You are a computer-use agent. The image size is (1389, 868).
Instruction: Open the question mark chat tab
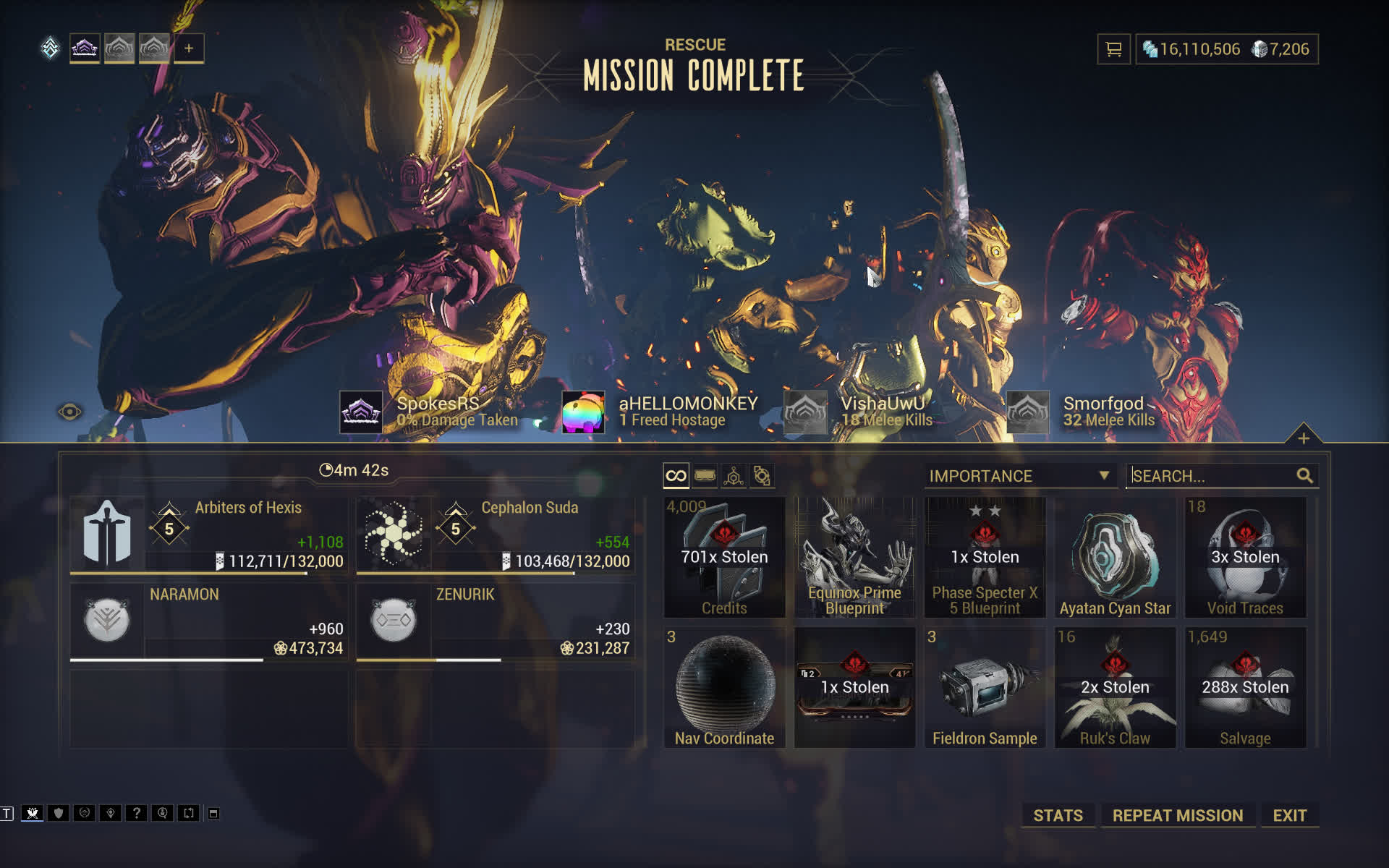(136, 813)
